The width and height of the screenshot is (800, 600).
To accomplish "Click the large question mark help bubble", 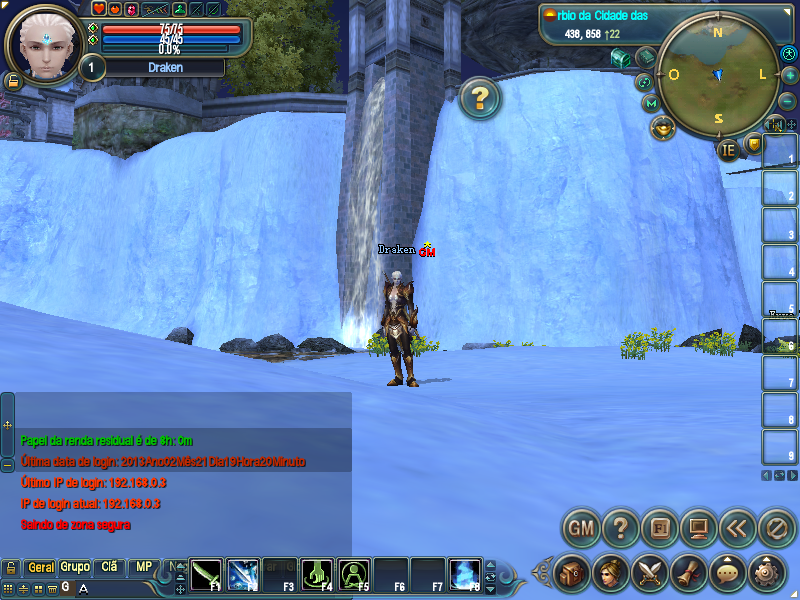I will [480, 98].
